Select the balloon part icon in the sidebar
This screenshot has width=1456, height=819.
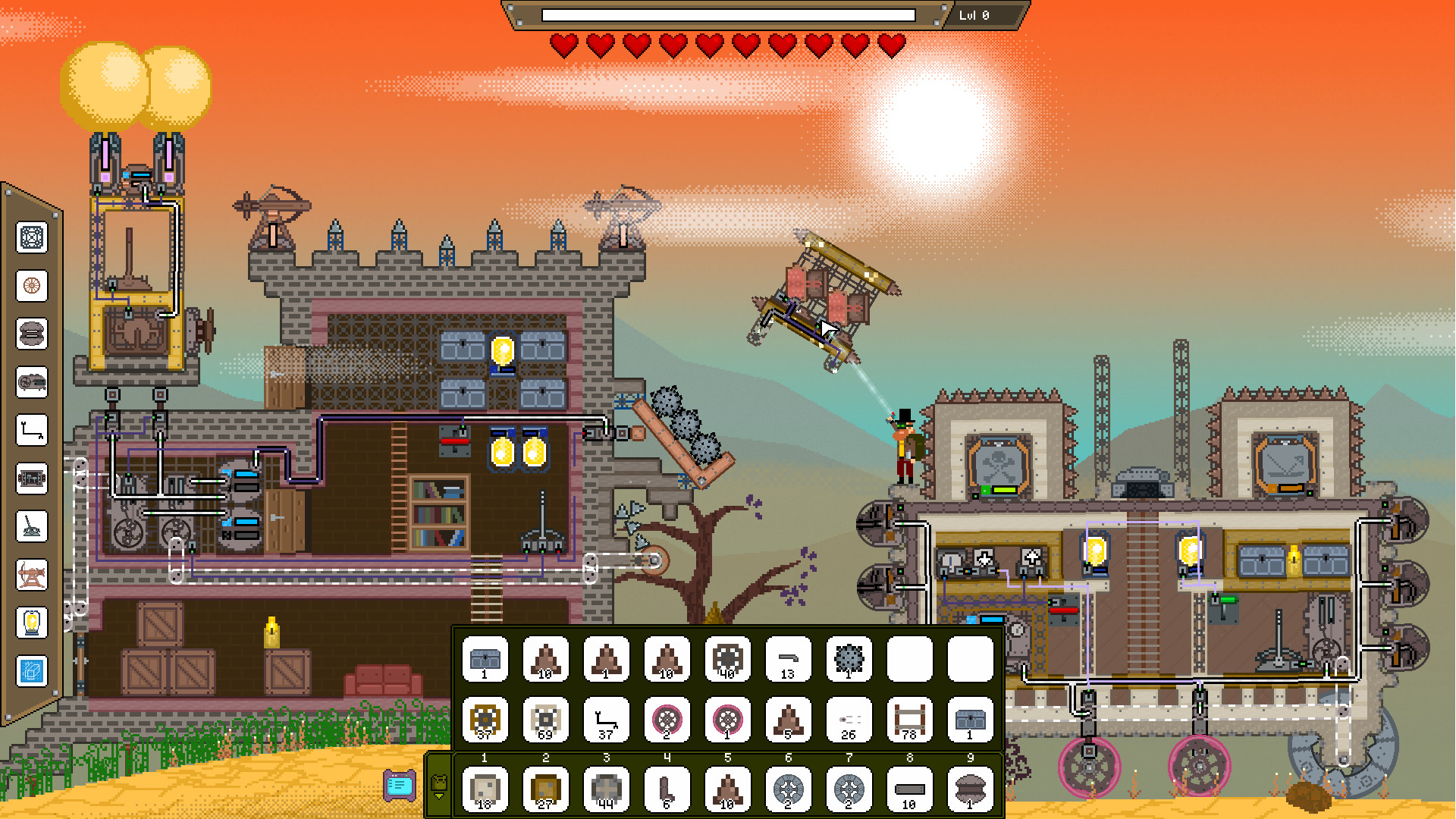[x=32, y=334]
